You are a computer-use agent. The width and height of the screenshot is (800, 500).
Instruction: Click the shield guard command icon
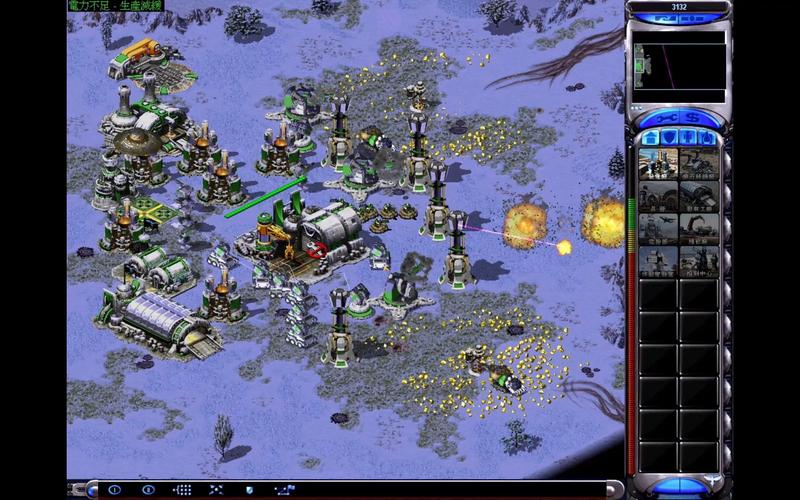(249, 490)
